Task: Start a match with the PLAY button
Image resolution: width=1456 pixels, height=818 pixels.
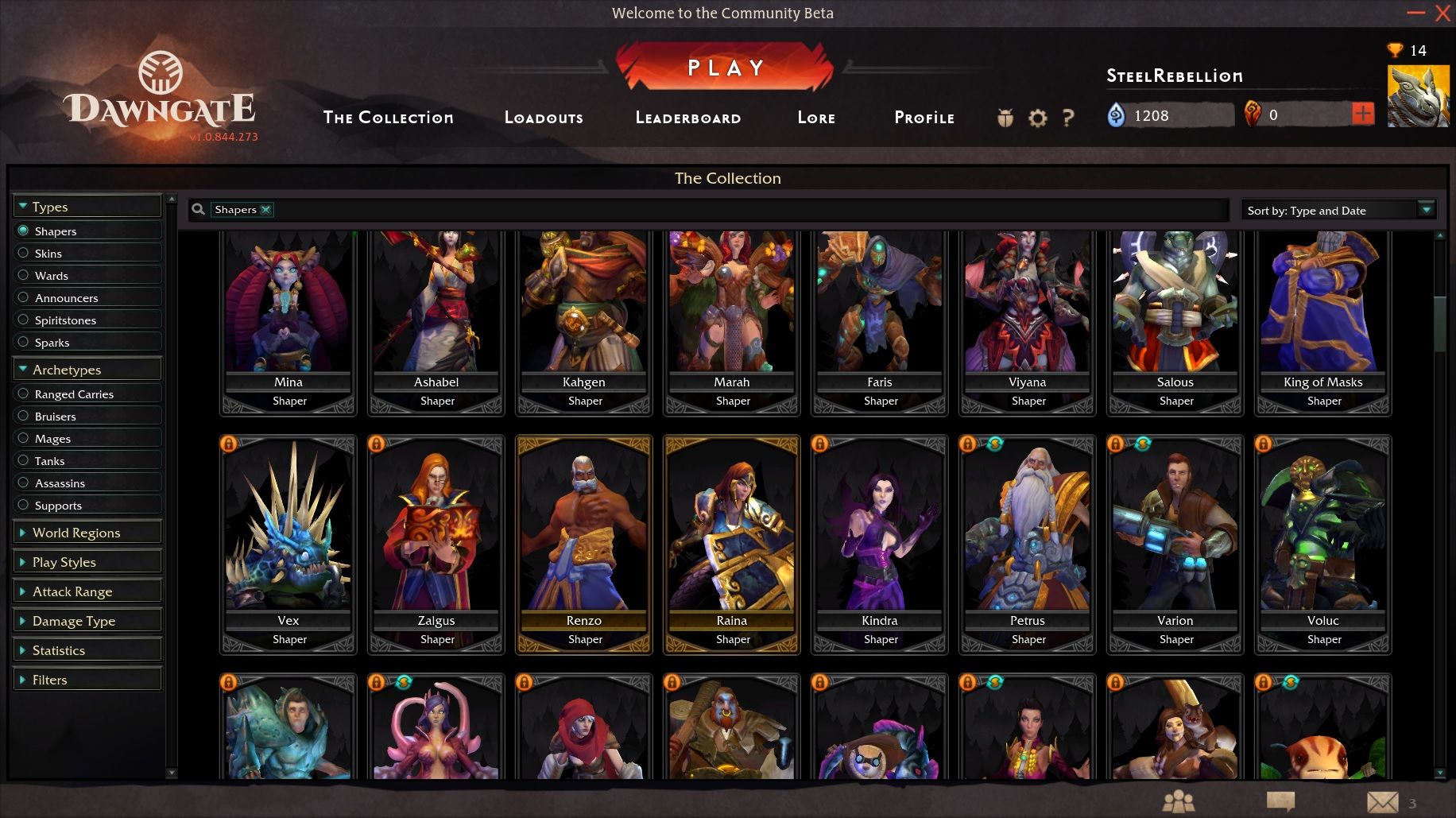Action: pos(725,68)
